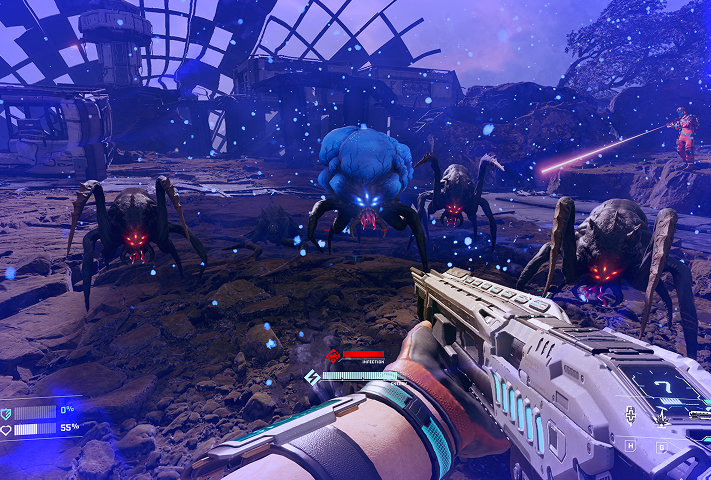Click the shield armor icon
Screen dimensions: 711x480
coord(6,412)
